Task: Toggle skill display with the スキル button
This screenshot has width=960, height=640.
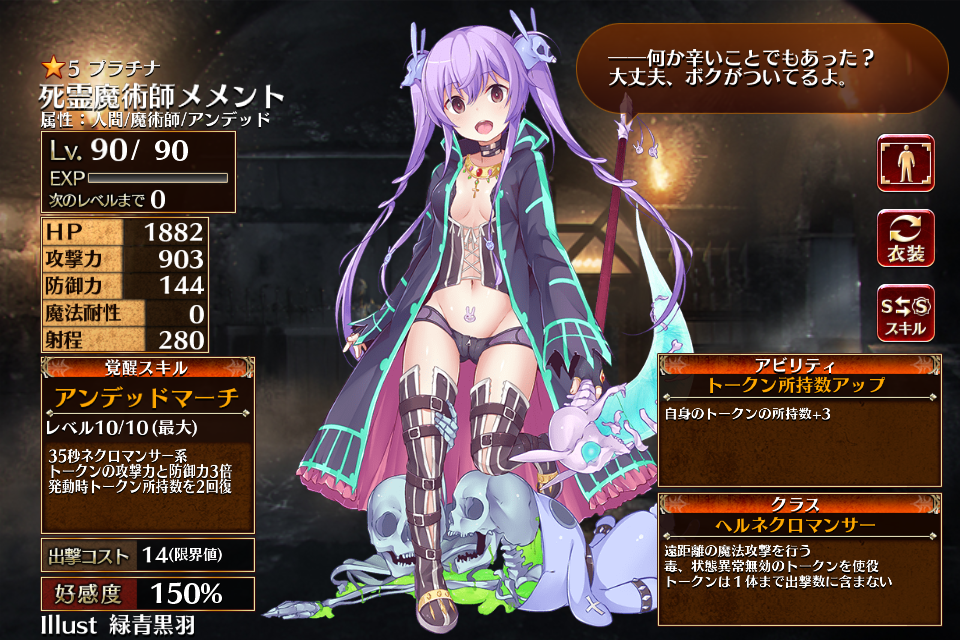Action: point(905,313)
